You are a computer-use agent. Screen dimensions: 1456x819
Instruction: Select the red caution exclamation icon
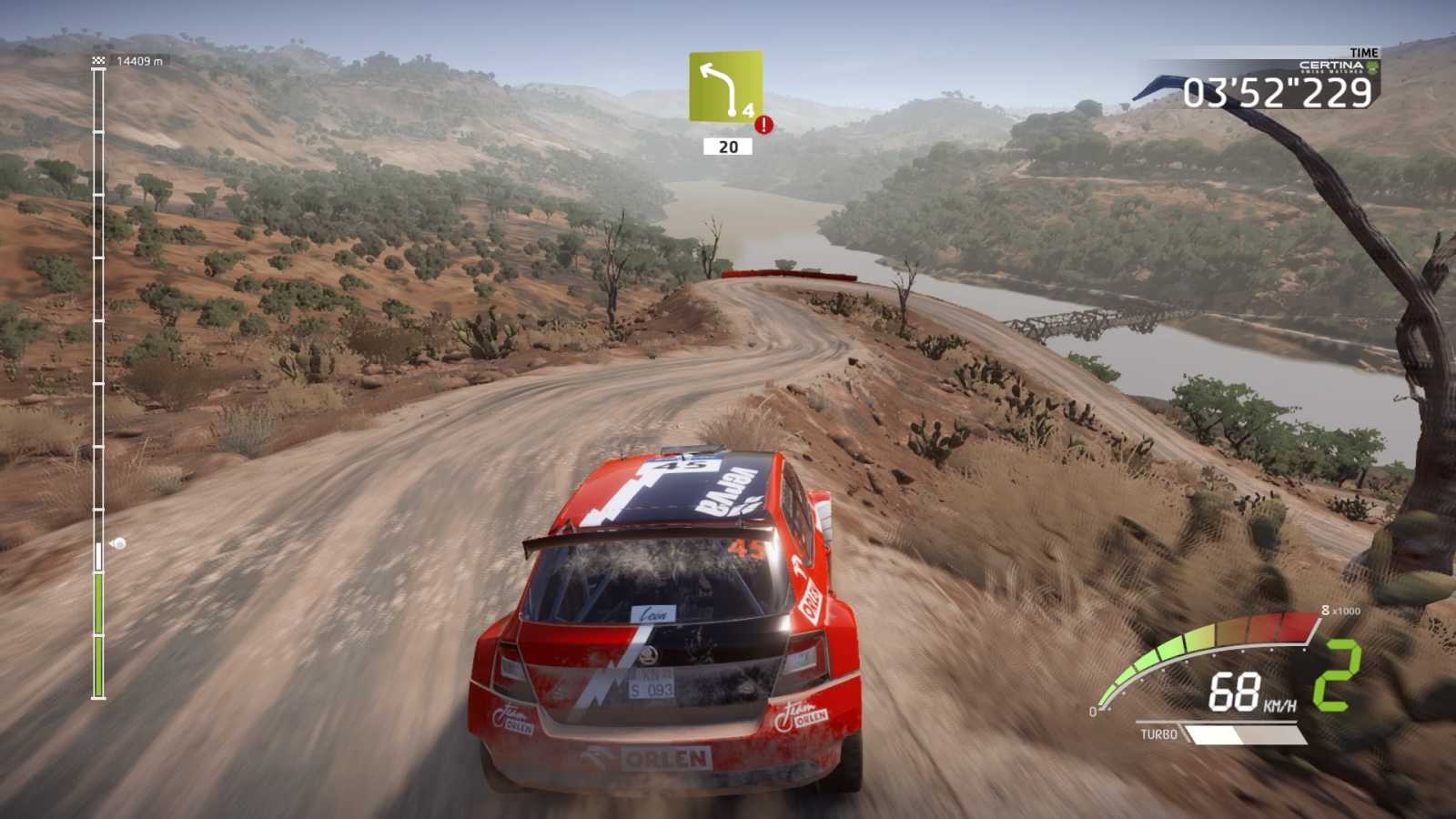pos(764,125)
